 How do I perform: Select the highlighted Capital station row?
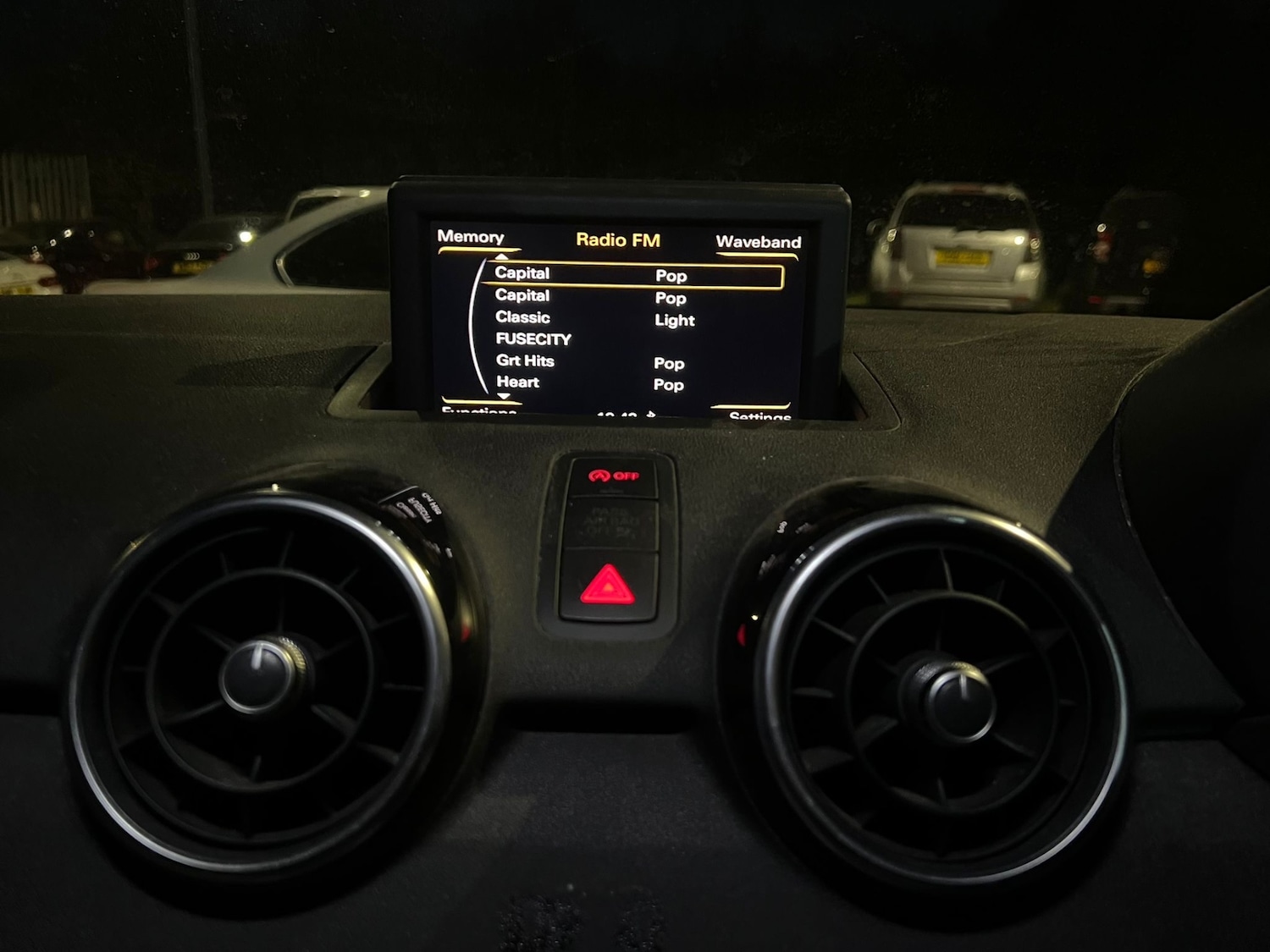(635, 275)
